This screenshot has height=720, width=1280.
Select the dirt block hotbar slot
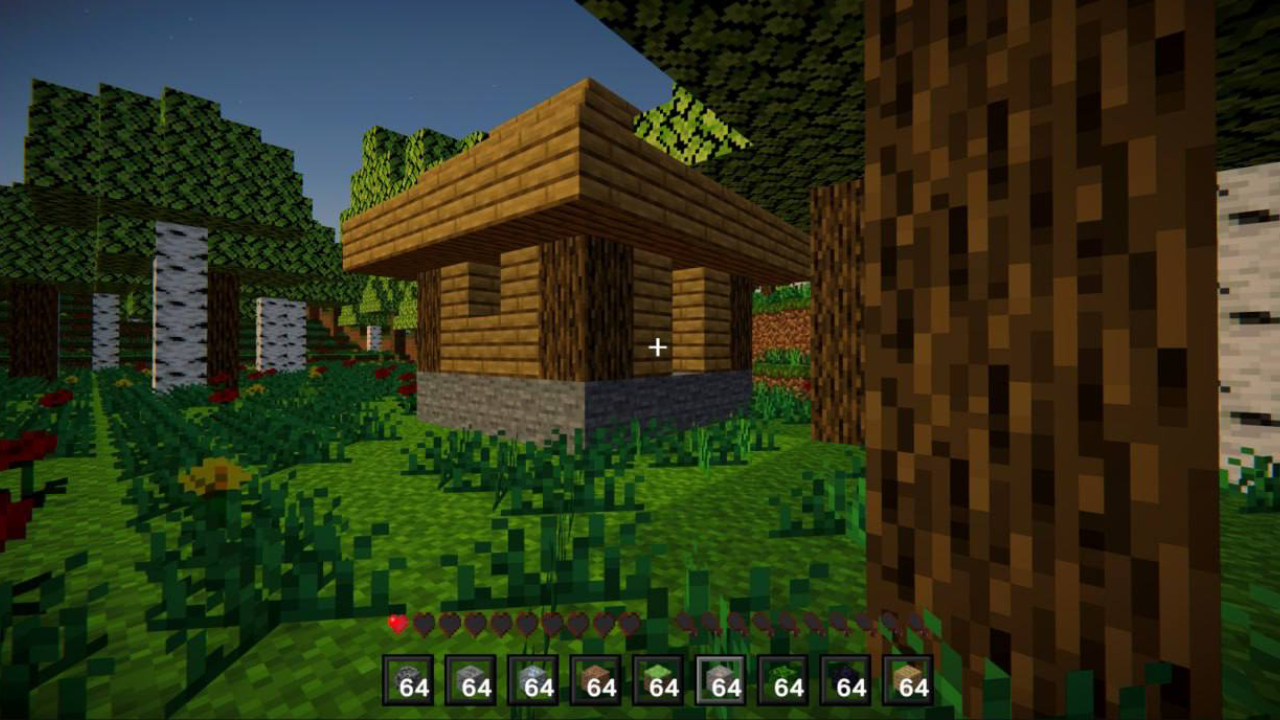click(x=595, y=680)
